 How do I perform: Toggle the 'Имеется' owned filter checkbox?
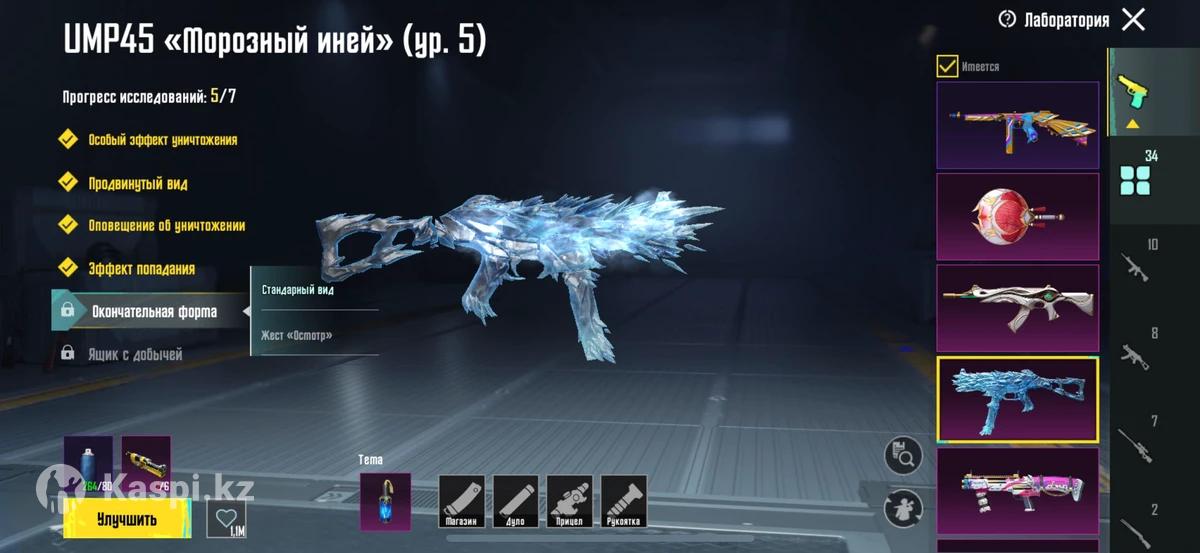pos(947,66)
